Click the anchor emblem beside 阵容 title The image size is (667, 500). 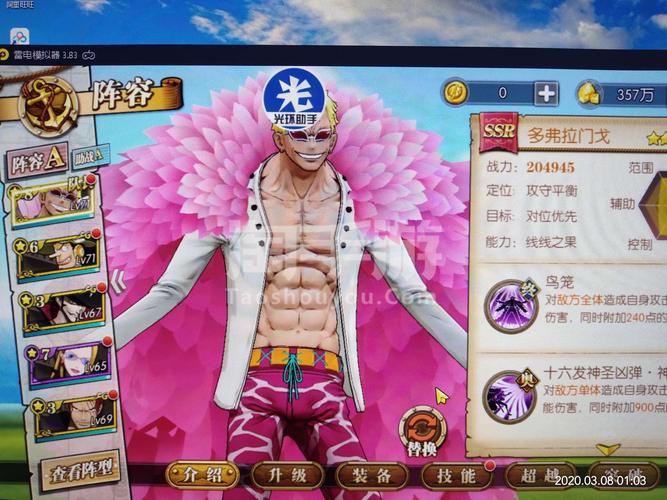click(46, 104)
